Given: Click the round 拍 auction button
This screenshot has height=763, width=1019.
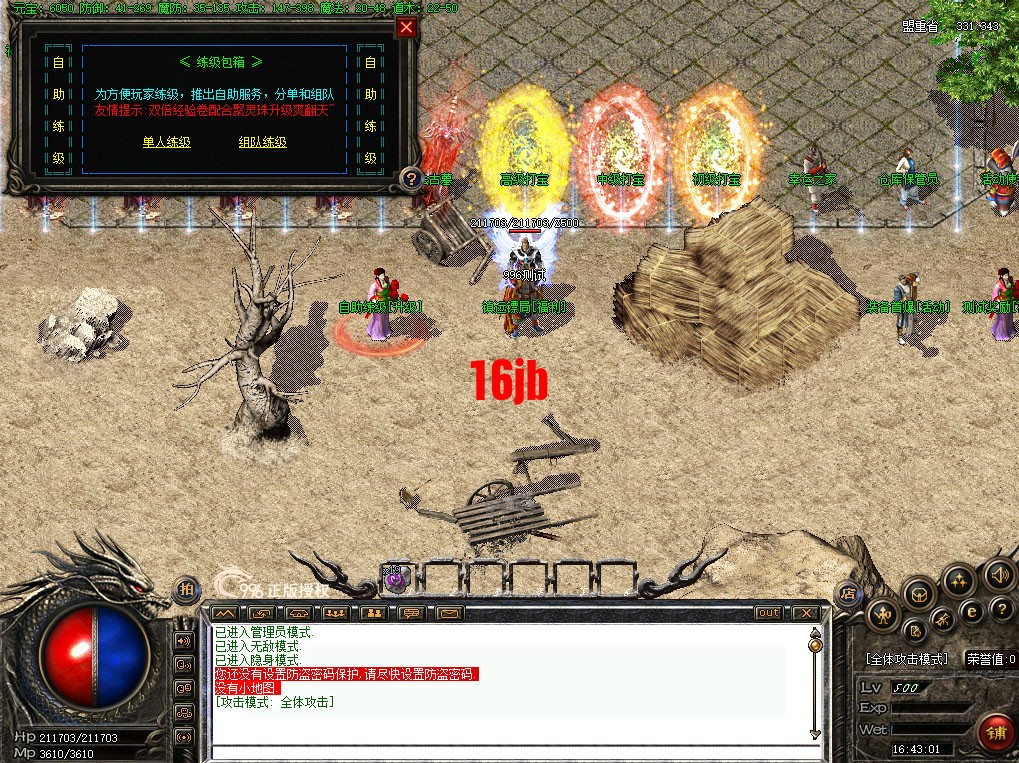Looking at the screenshot, I should click(x=186, y=590).
